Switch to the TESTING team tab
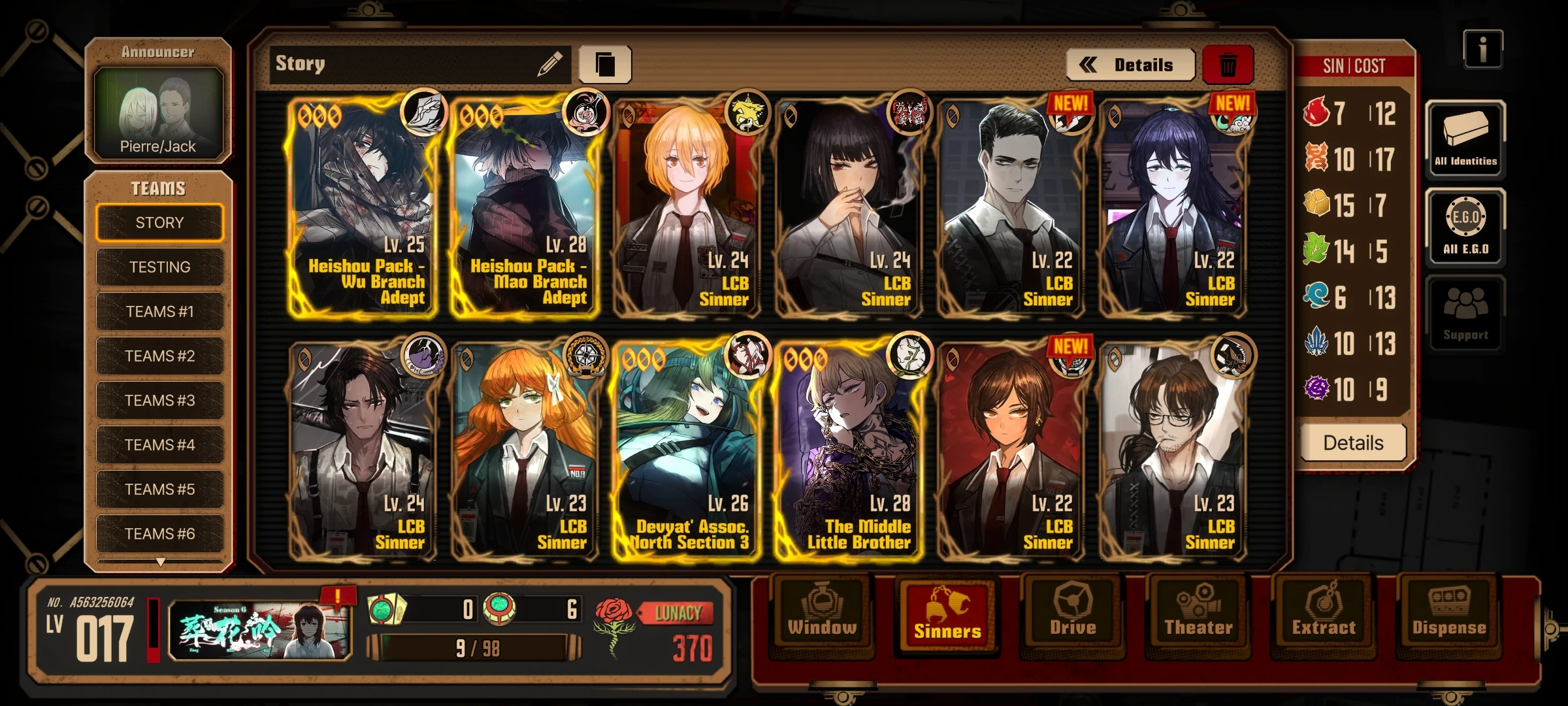Screen dimensions: 1568x706 [x=159, y=266]
